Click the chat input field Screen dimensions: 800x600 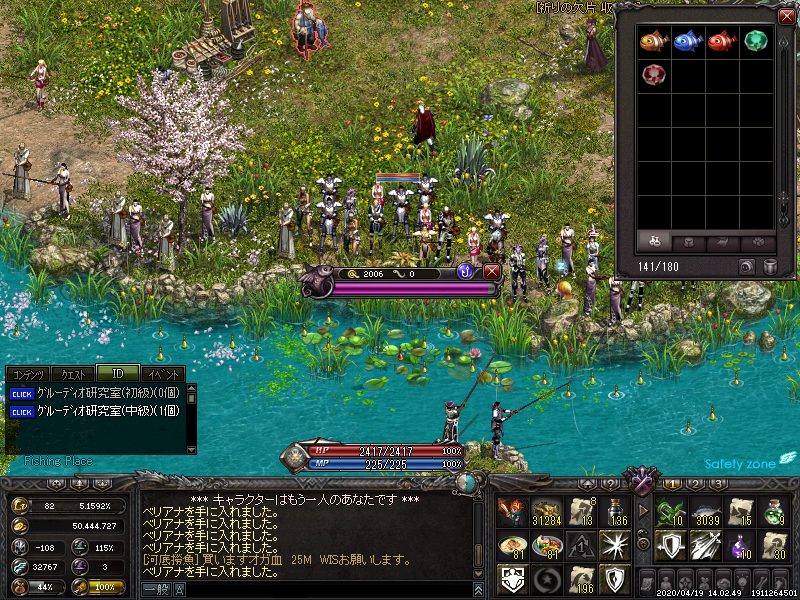click(x=320, y=590)
